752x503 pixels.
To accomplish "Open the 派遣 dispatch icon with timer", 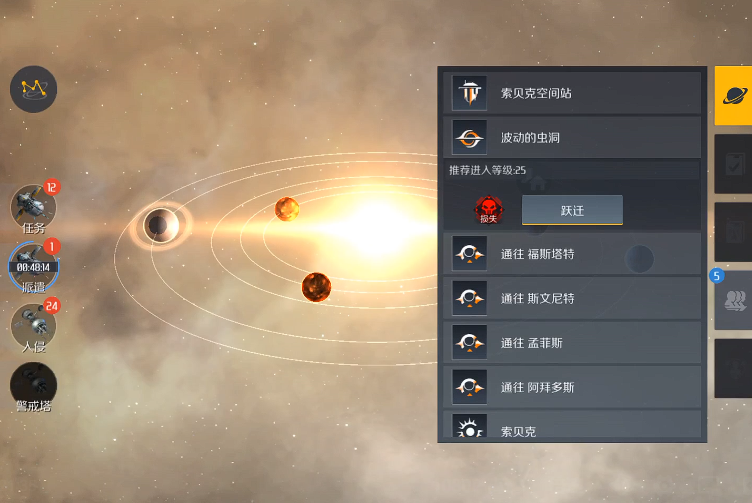I will [33, 264].
